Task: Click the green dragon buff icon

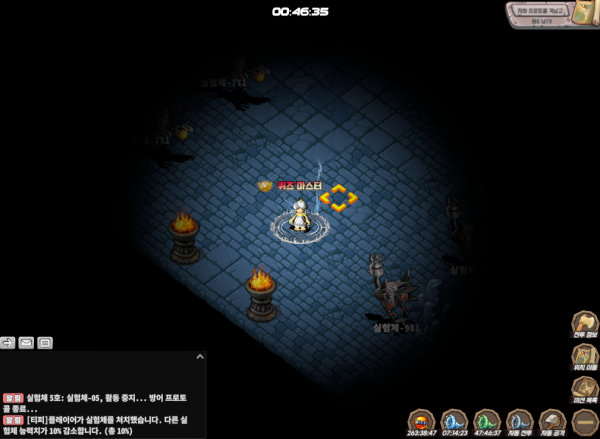Action: (486, 422)
